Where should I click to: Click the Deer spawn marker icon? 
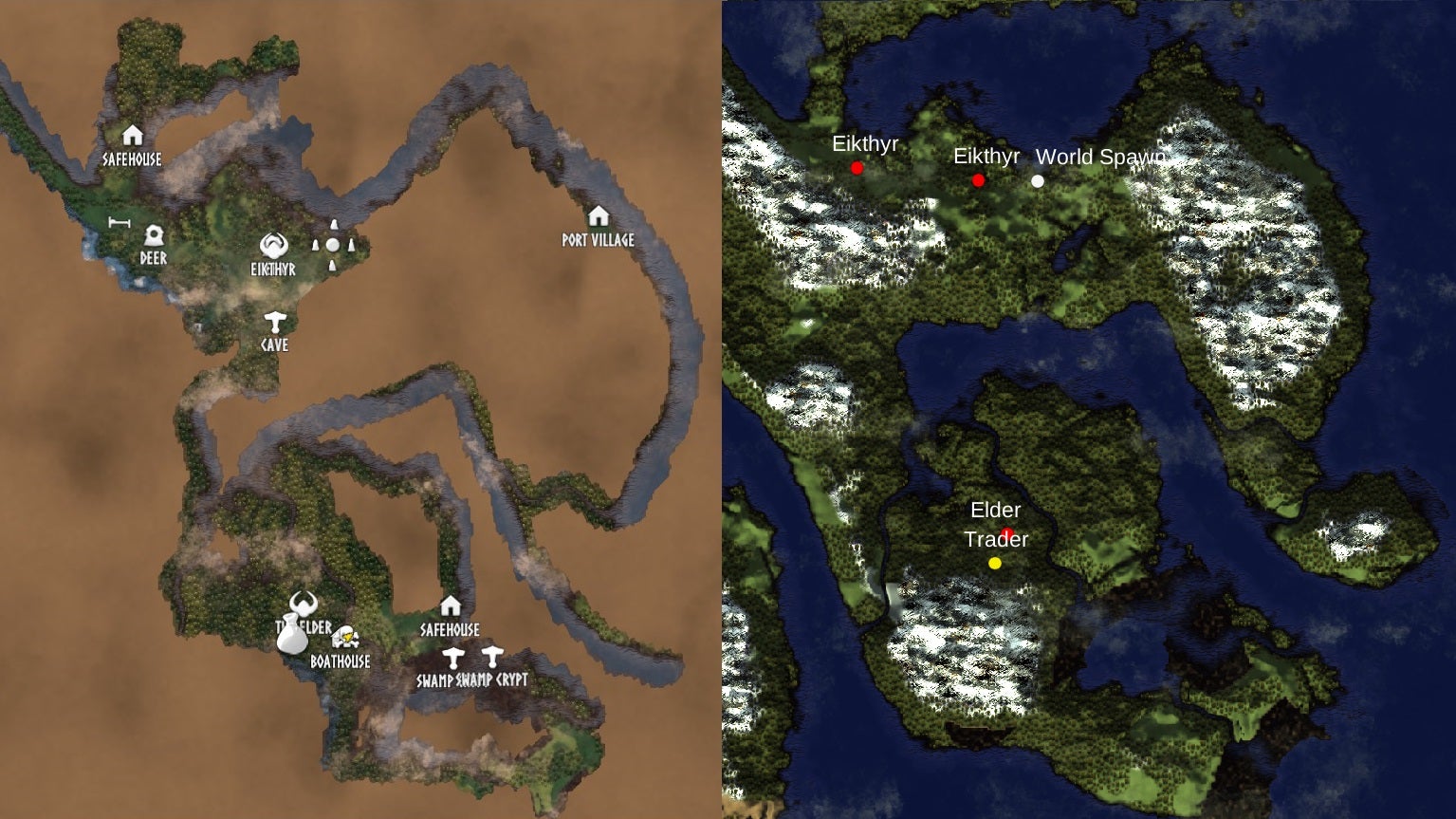pyautogui.click(x=155, y=235)
